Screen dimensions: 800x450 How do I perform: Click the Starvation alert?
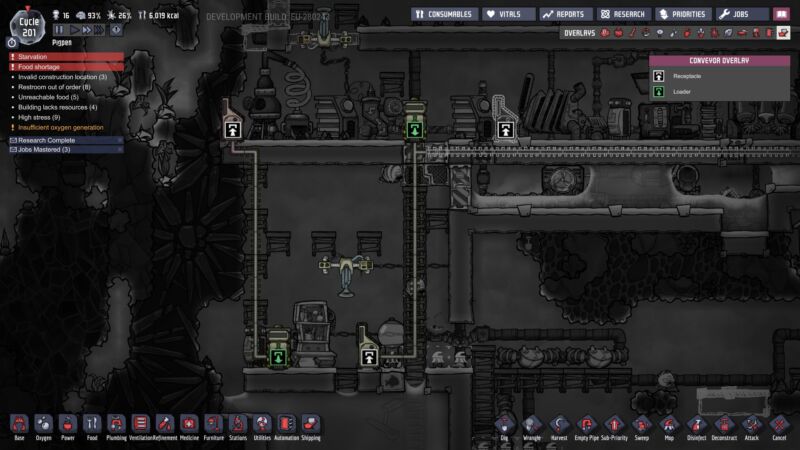(x=66, y=57)
